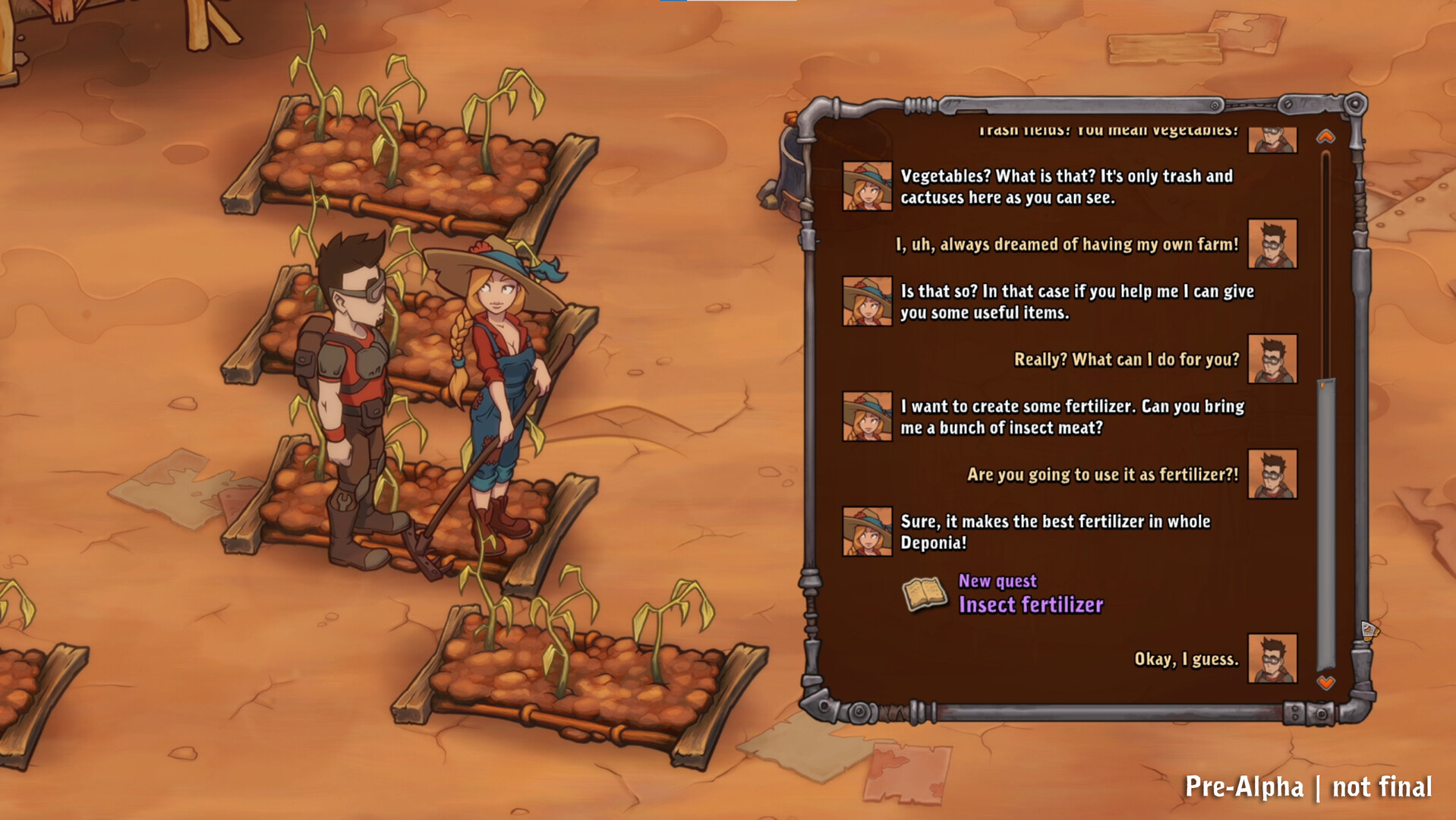Click the Really? What can I do for you line

click(x=1128, y=360)
